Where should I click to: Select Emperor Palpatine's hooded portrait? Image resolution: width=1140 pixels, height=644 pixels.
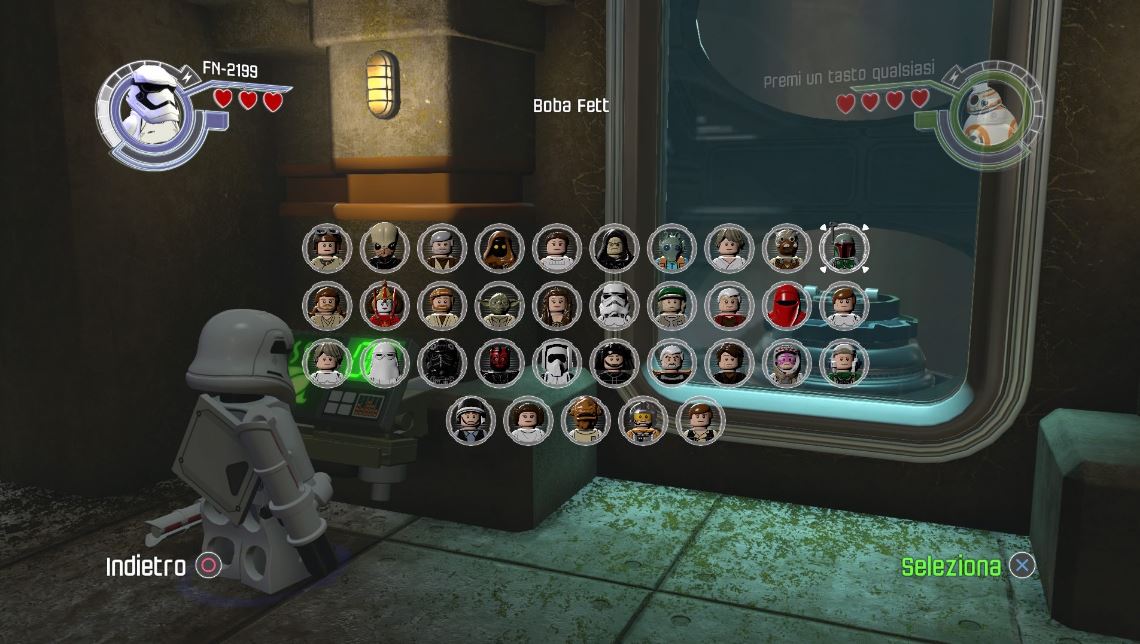pyautogui.click(x=614, y=248)
